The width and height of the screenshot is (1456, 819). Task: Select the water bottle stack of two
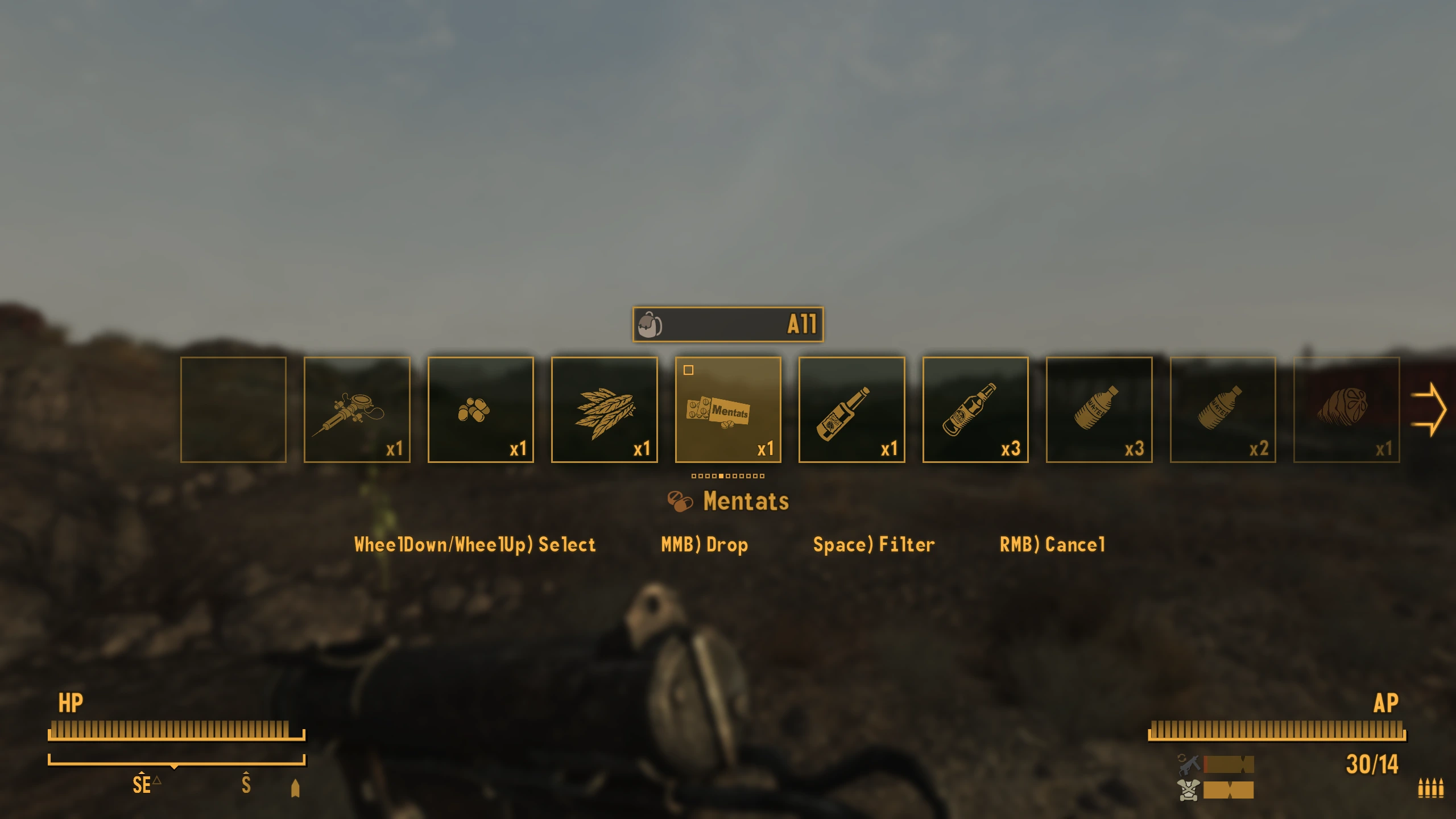[x=1222, y=409]
